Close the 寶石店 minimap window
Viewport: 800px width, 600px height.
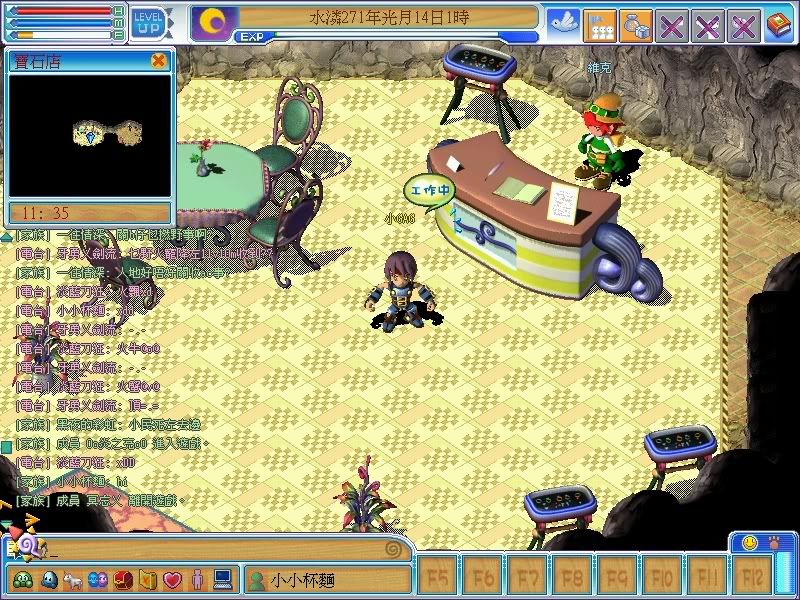(x=158, y=61)
